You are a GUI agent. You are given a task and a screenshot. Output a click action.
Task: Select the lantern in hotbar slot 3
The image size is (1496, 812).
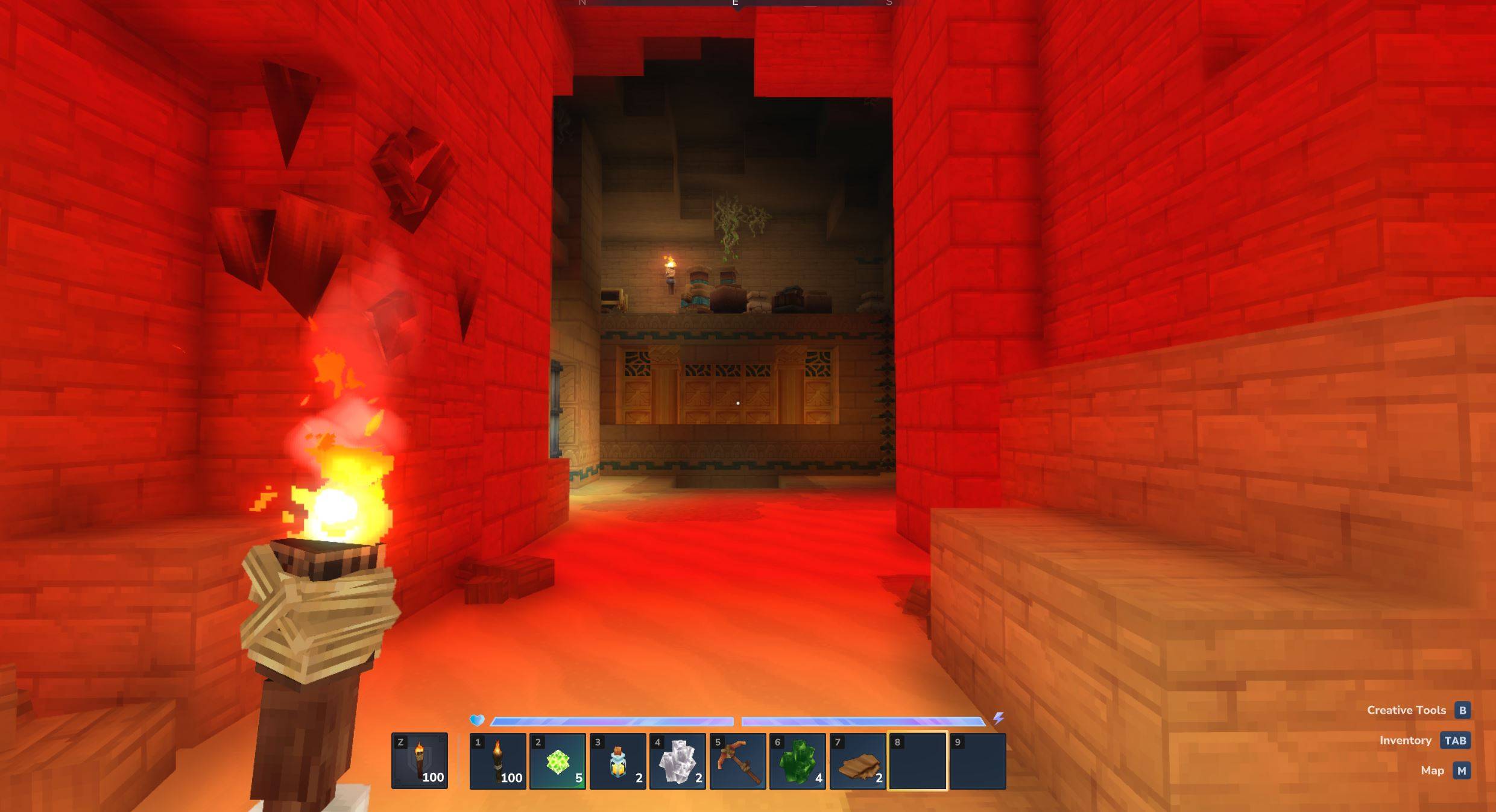618,761
